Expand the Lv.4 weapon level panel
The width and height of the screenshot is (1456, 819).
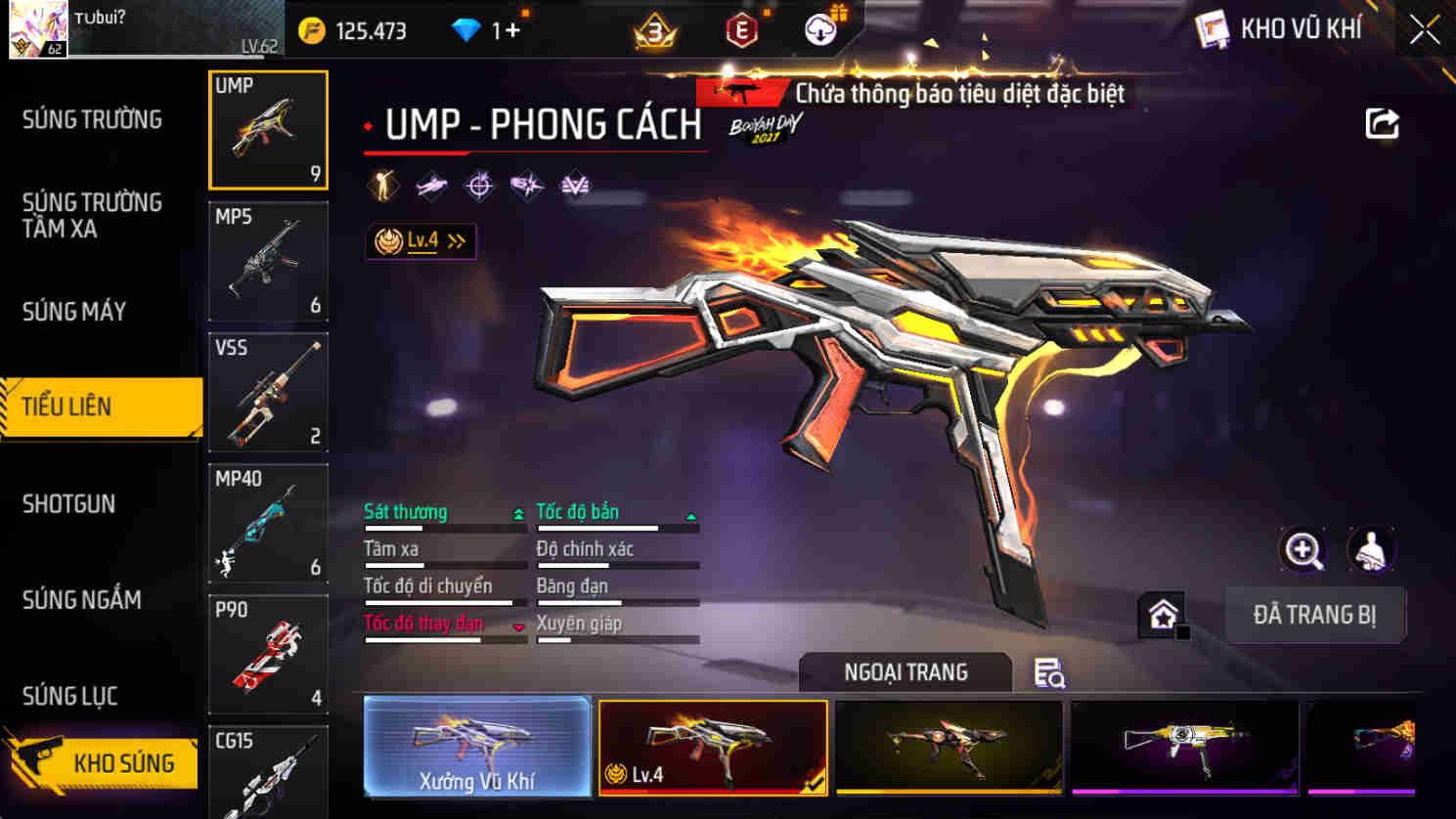pyautogui.click(x=419, y=240)
